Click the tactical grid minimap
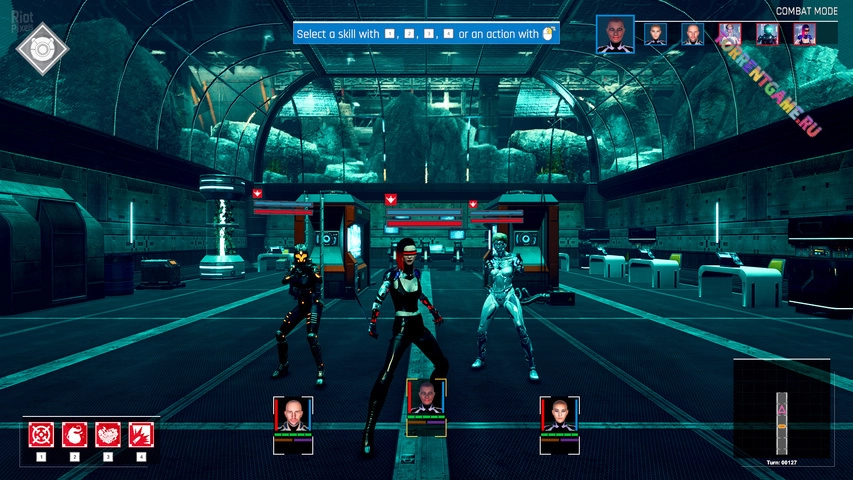853x480 pixels. 782,410
